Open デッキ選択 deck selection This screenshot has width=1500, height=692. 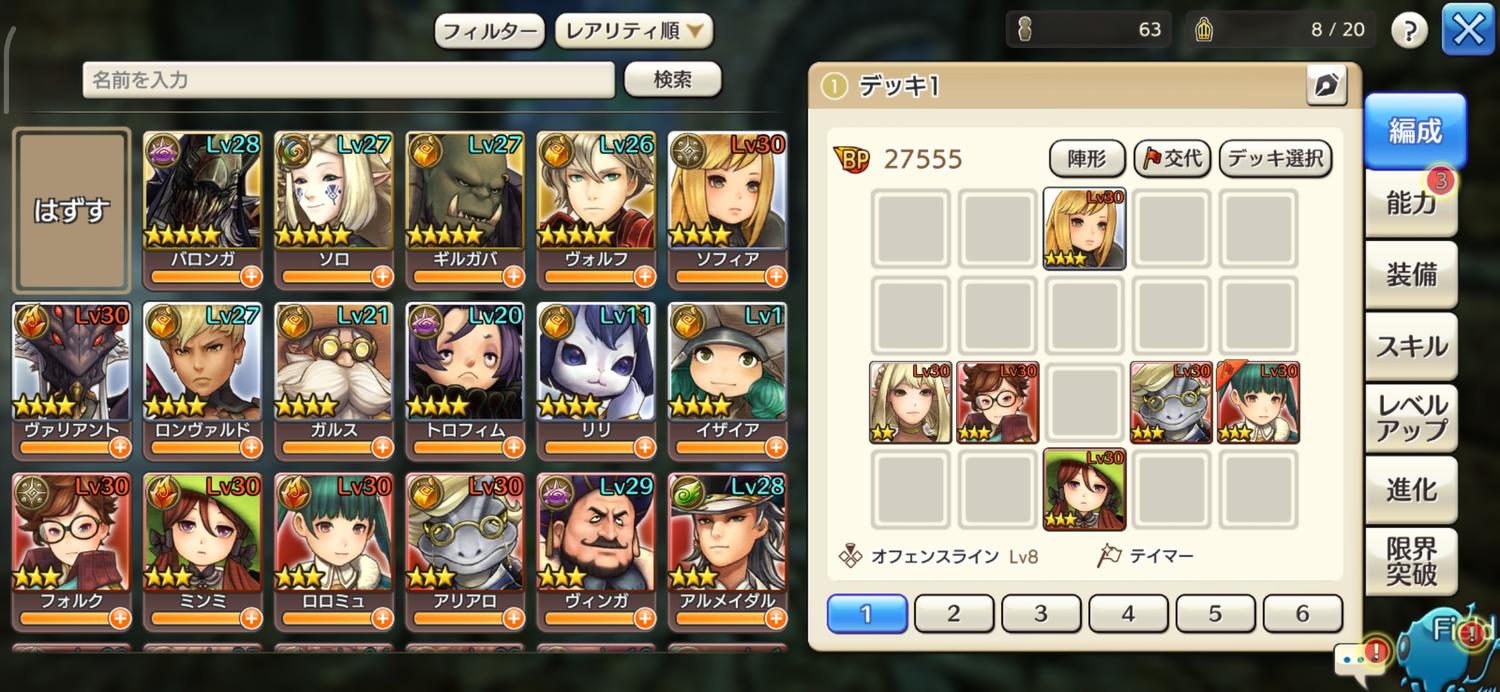[1275, 158]
